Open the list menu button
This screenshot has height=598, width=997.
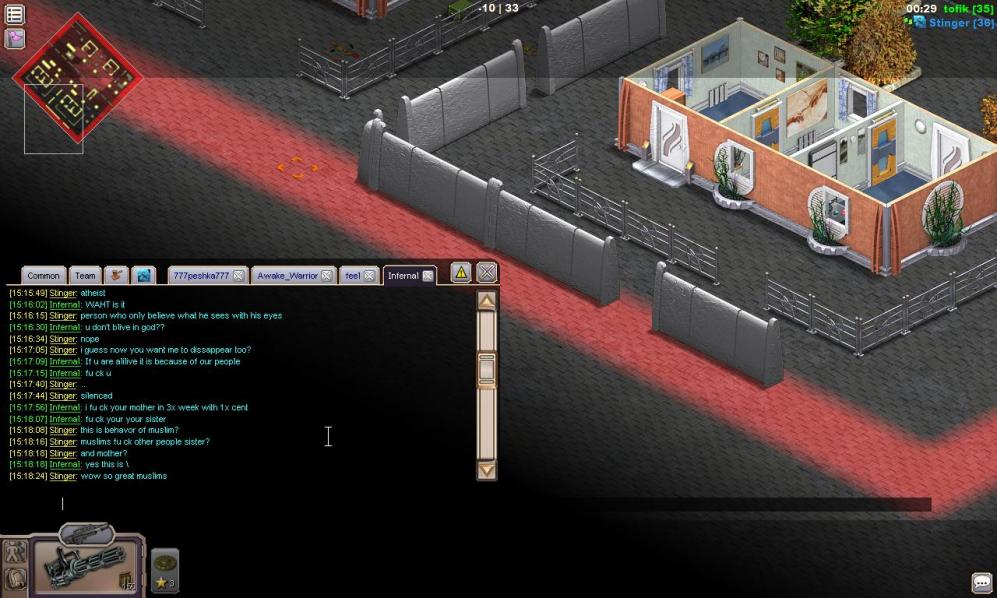[15, 15]
